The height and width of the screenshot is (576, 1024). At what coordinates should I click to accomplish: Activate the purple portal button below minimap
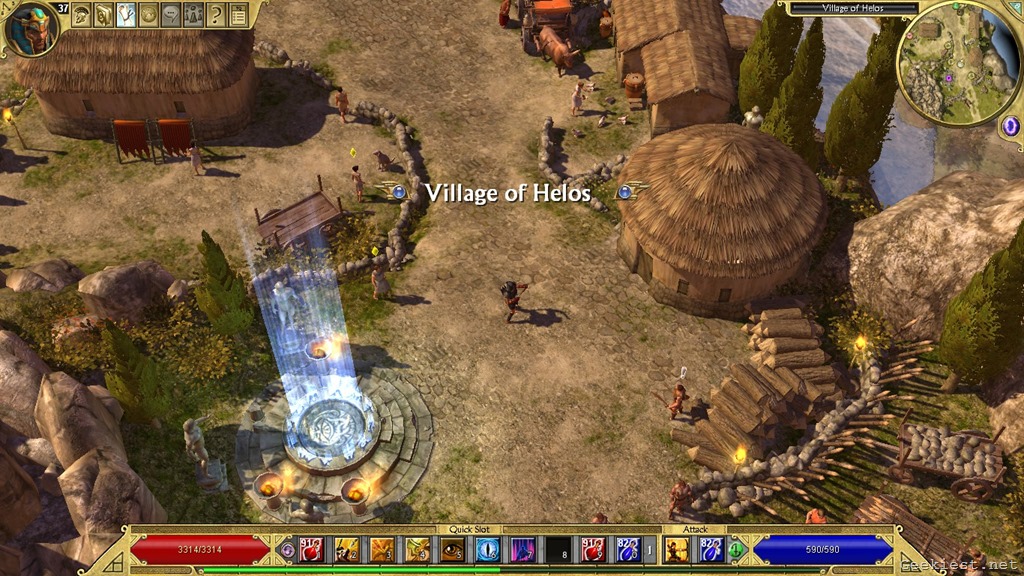(1009, 126)
